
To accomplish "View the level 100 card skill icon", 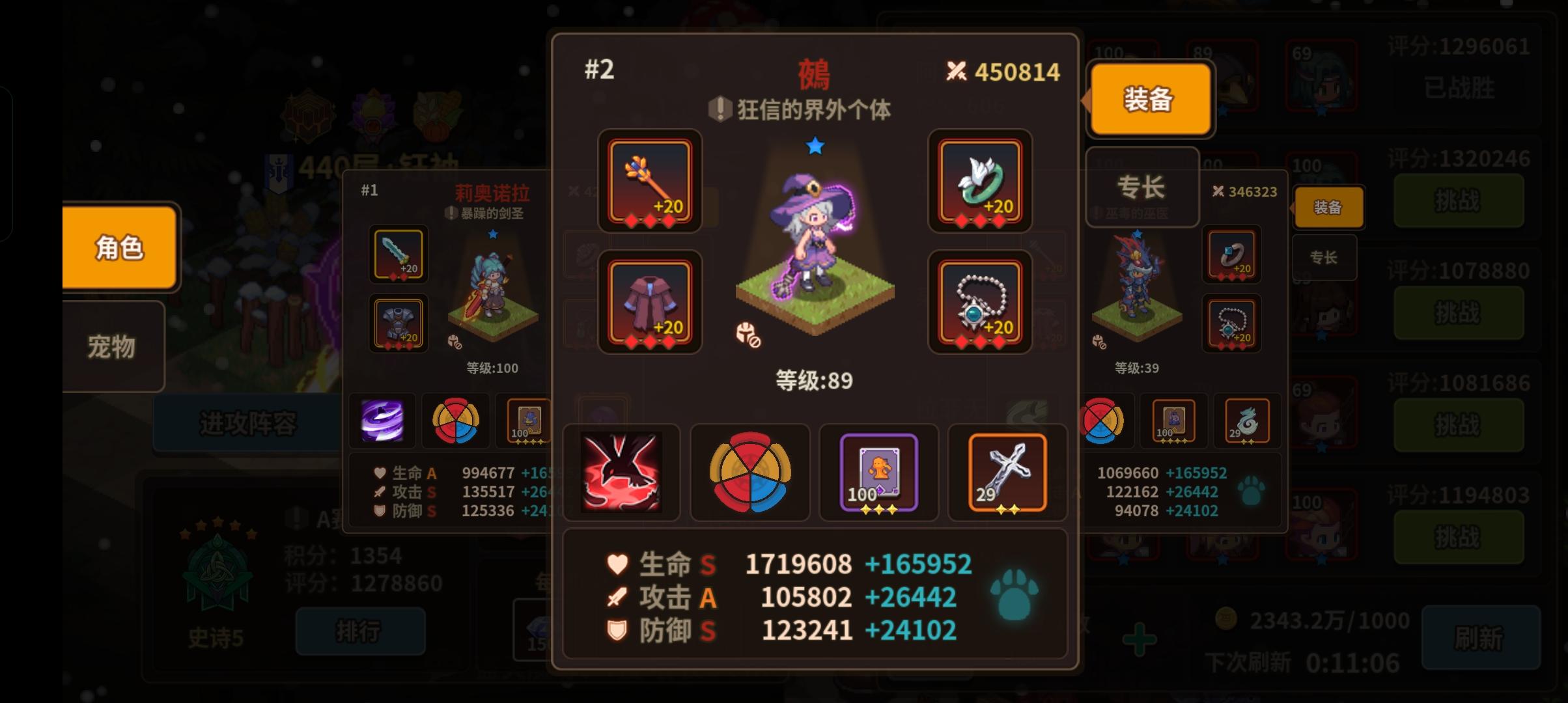I will 878,473.
